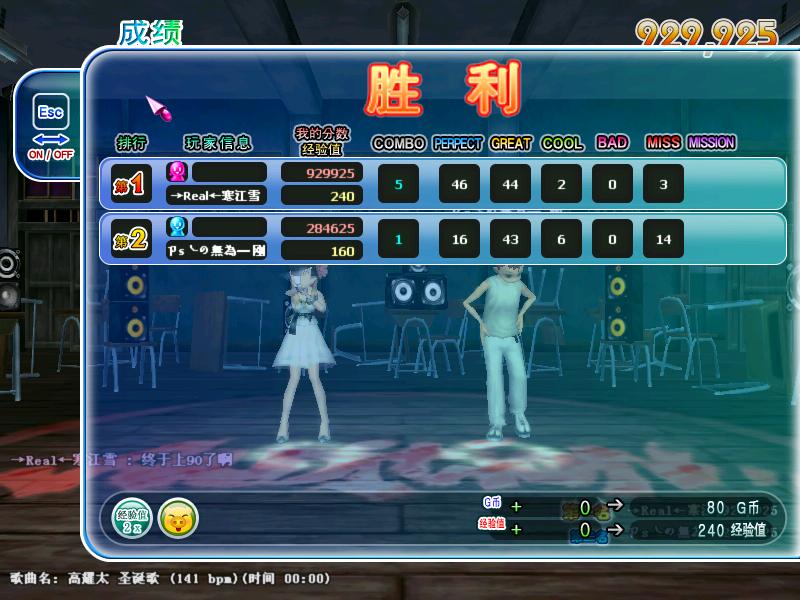Screen dimensions: 800x600
Task: Select the first-place player row →Real←寒江雪
Action: (x=442, y=184)
